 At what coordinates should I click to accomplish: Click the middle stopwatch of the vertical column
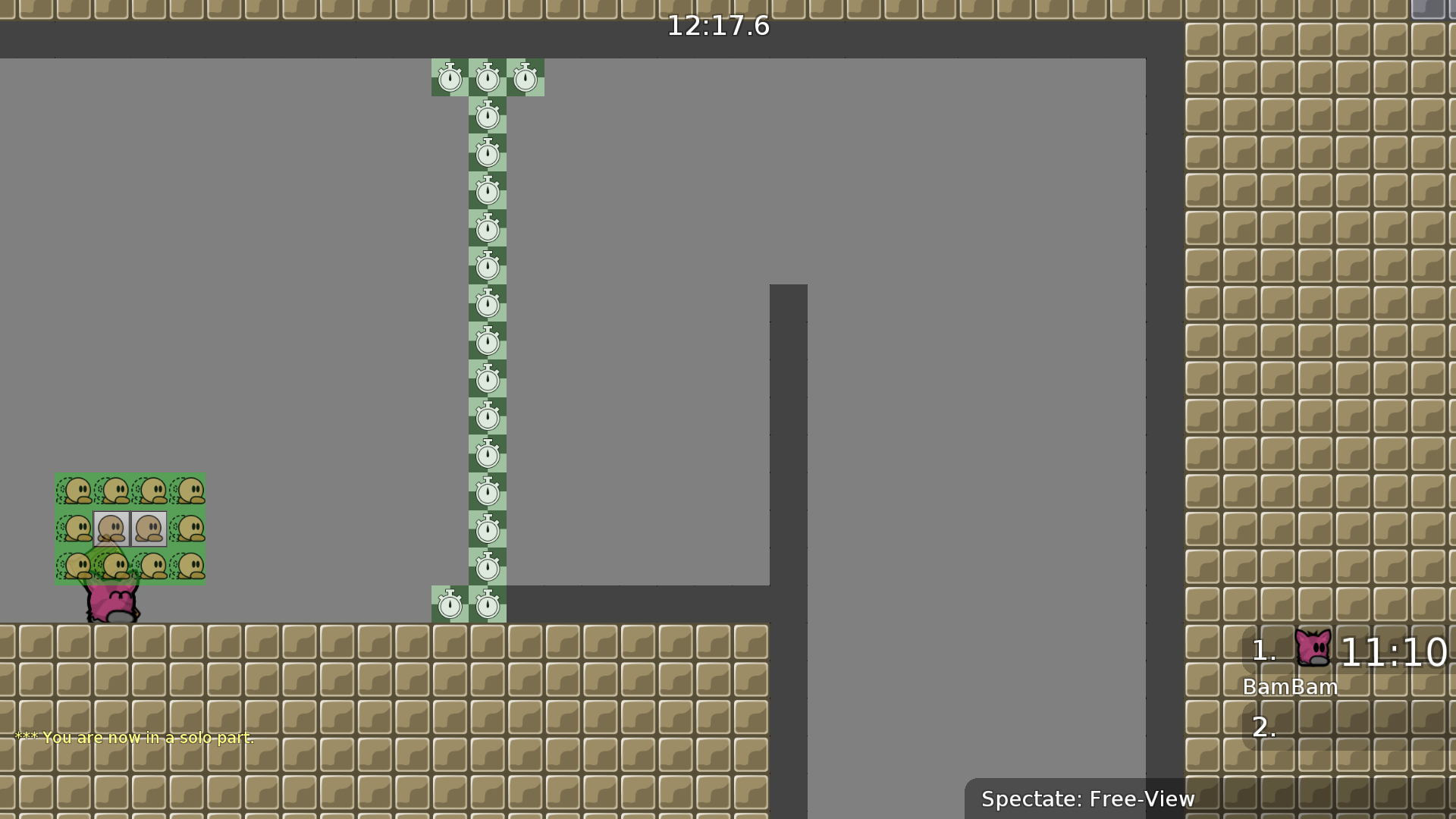click(x=487, y=341)
